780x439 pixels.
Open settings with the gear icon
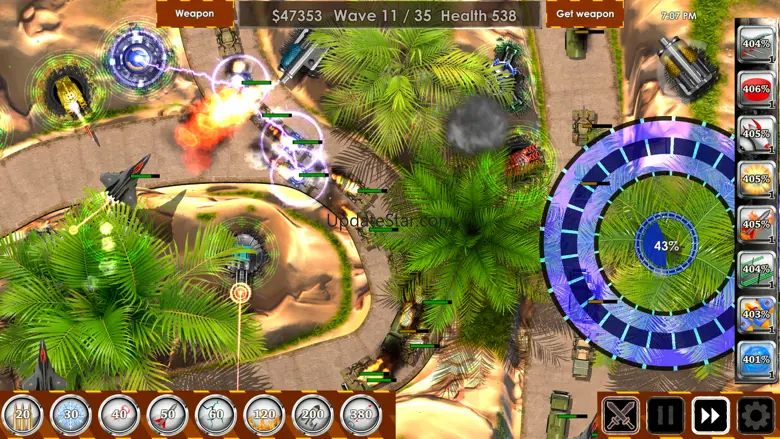click(x=756, y=416)
